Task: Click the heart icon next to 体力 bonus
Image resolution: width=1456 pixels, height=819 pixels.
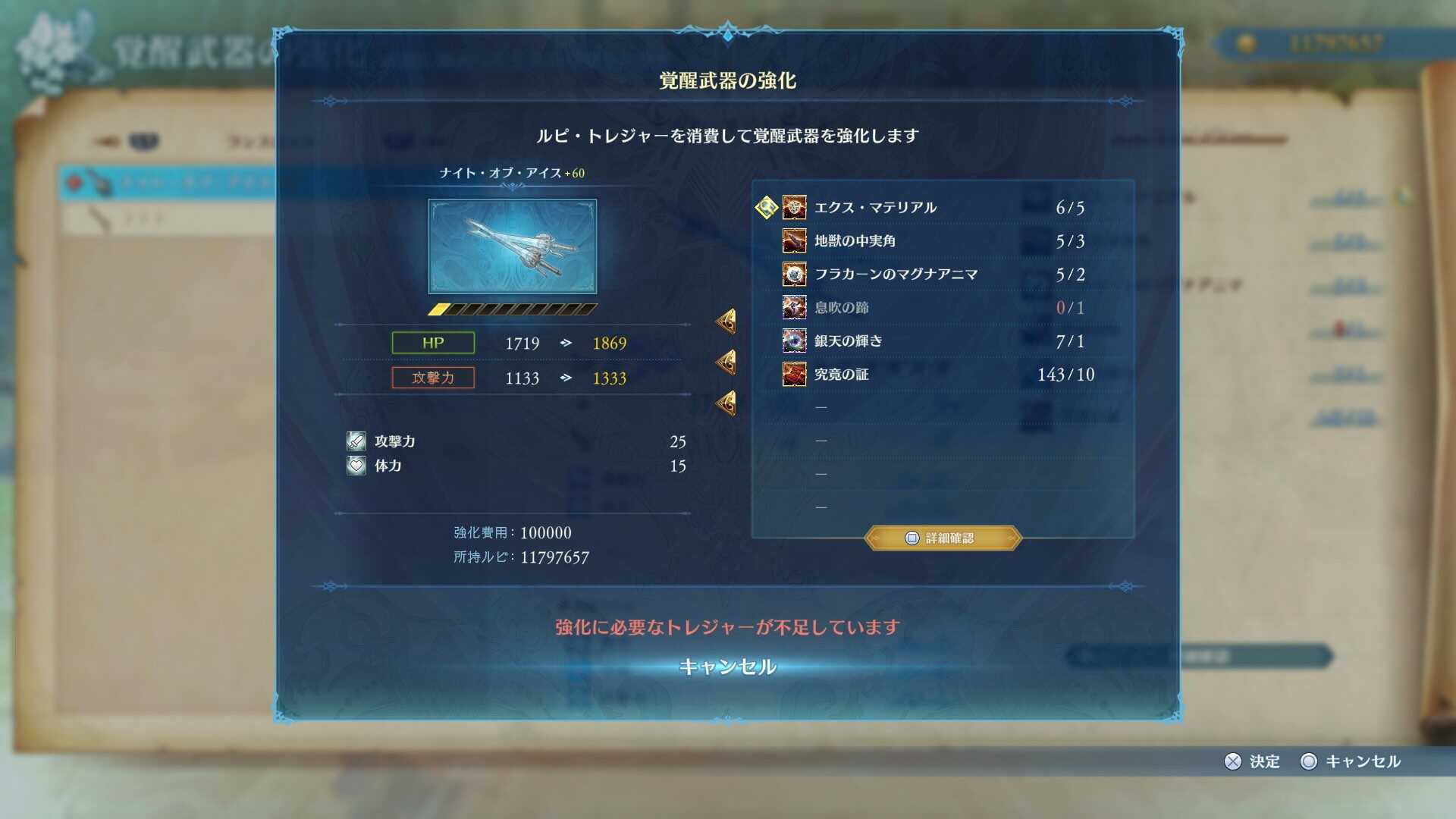Action: (355, 466)
